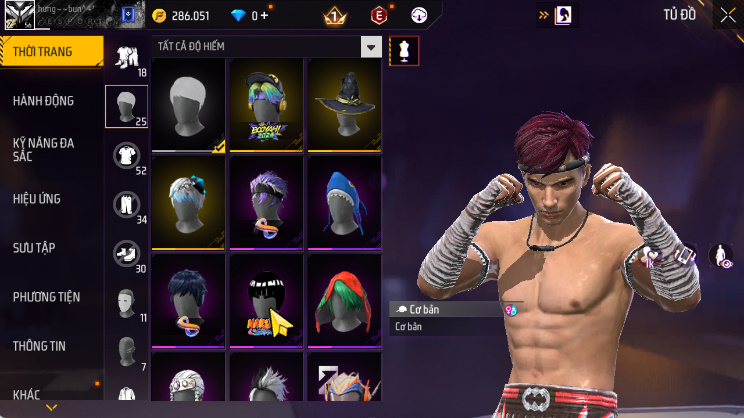This screenshot has width=744, height=418.
Task: Pick the blue shark hood headwear
Action: pyautogui.click(x=344, y=200)
